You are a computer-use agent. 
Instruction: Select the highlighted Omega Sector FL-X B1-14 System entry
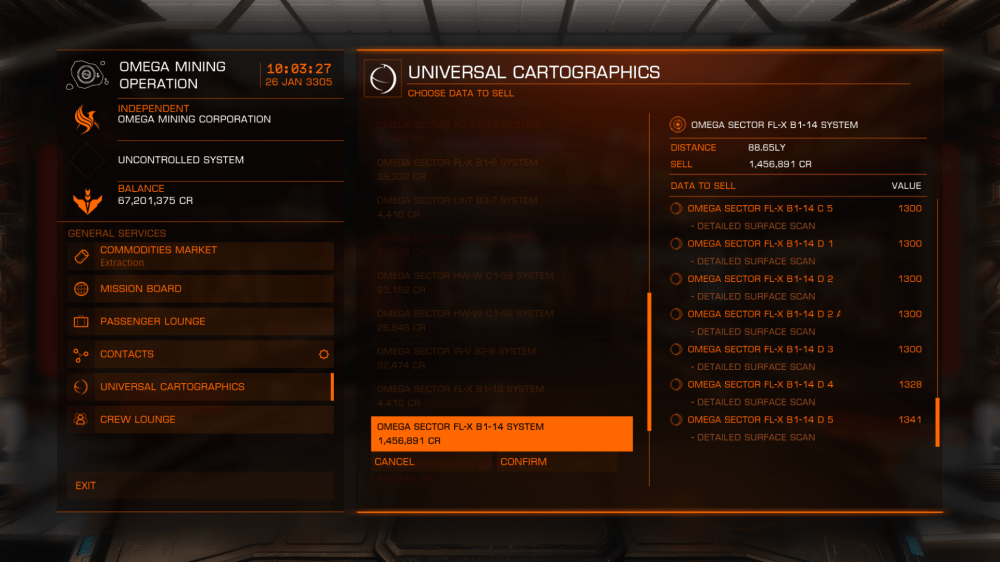click(501, 433)
